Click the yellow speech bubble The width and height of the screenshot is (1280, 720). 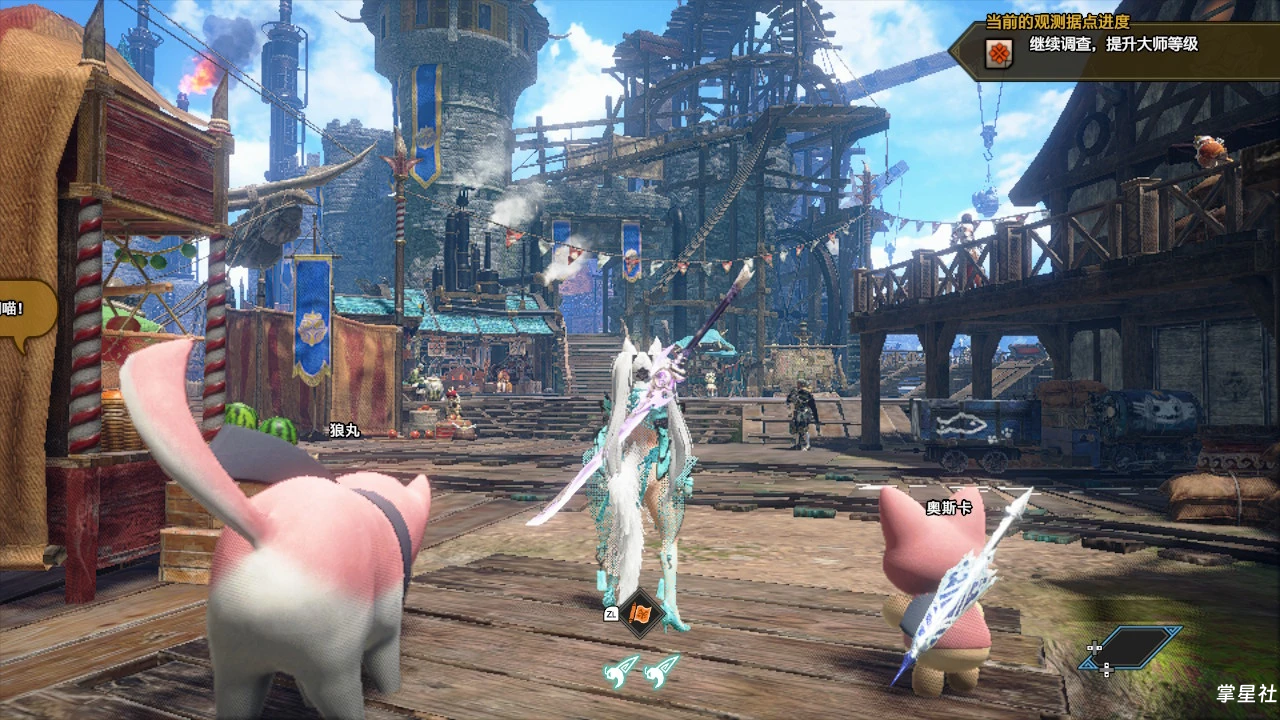click(24, 313)
